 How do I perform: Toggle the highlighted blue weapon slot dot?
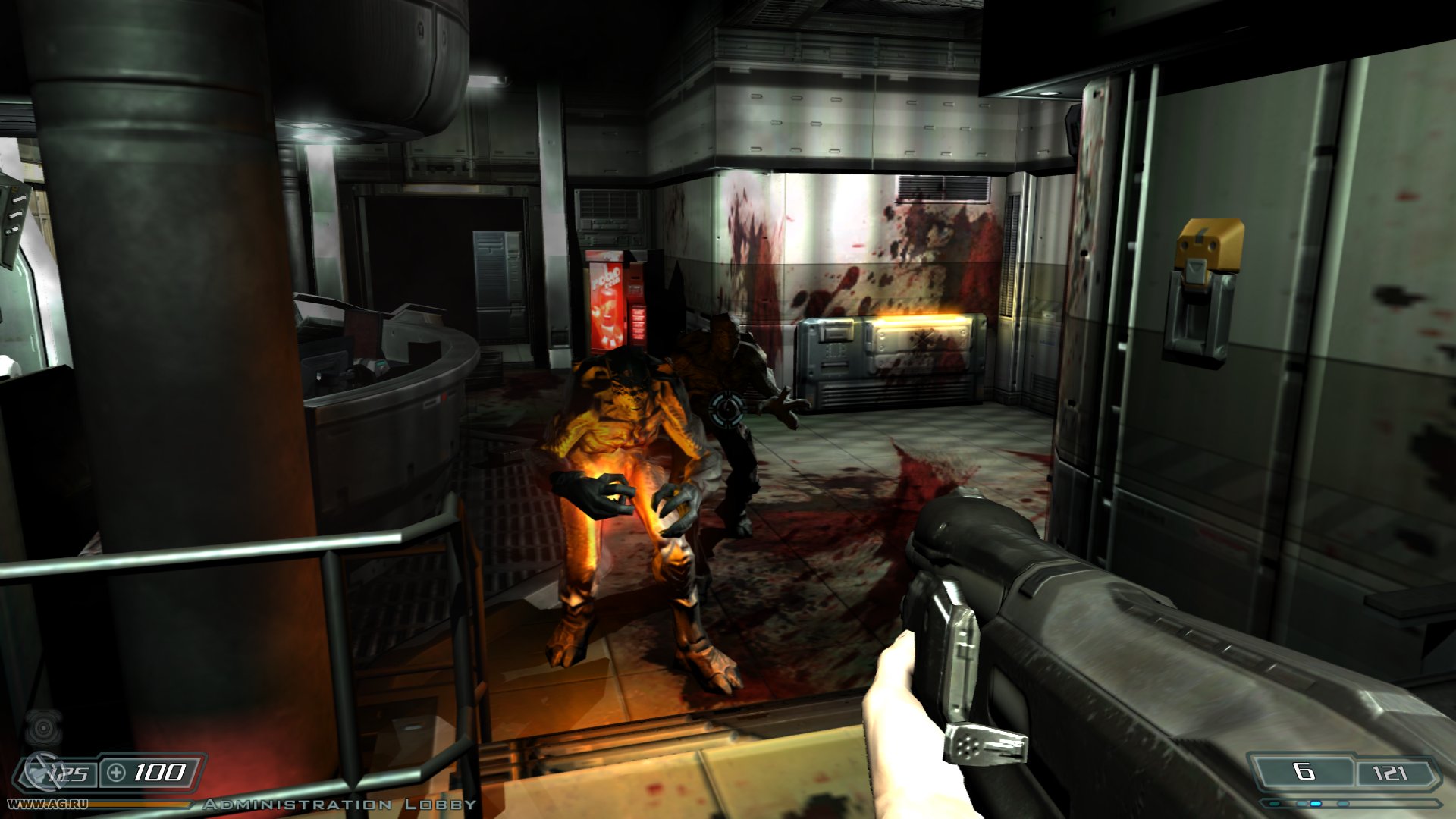tap(1316, 804)
